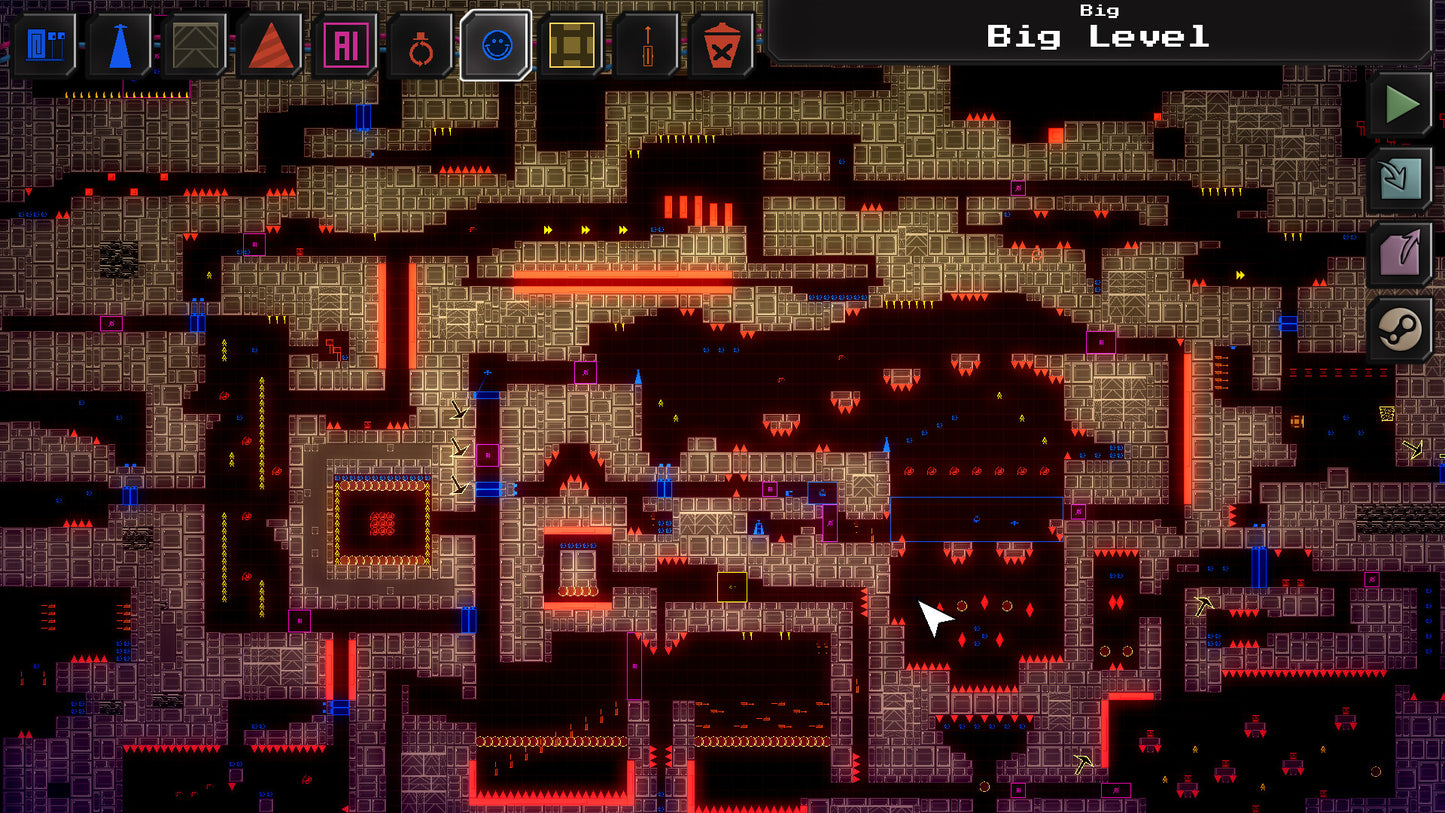Click the Big Level title panel

(x=1097, y=30)
